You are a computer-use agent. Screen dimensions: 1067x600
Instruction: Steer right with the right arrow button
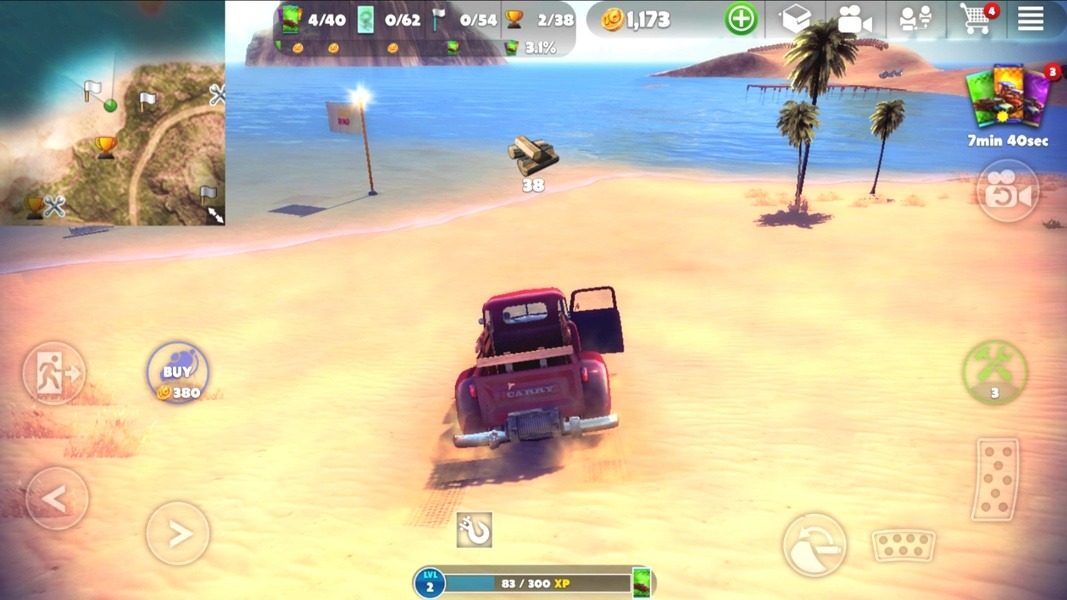click(178, 533)
